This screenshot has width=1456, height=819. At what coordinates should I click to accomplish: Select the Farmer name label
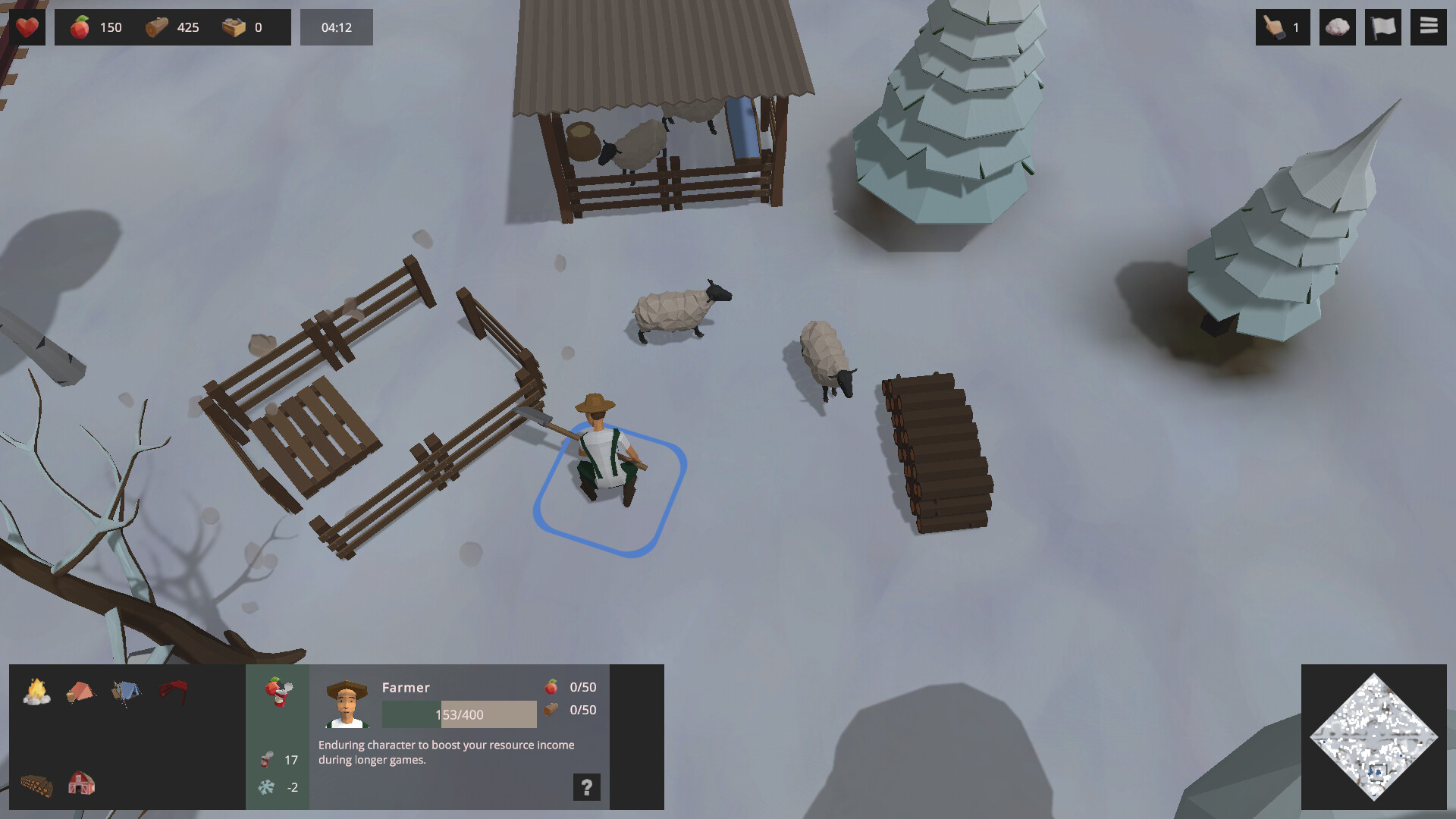point(406,687)
